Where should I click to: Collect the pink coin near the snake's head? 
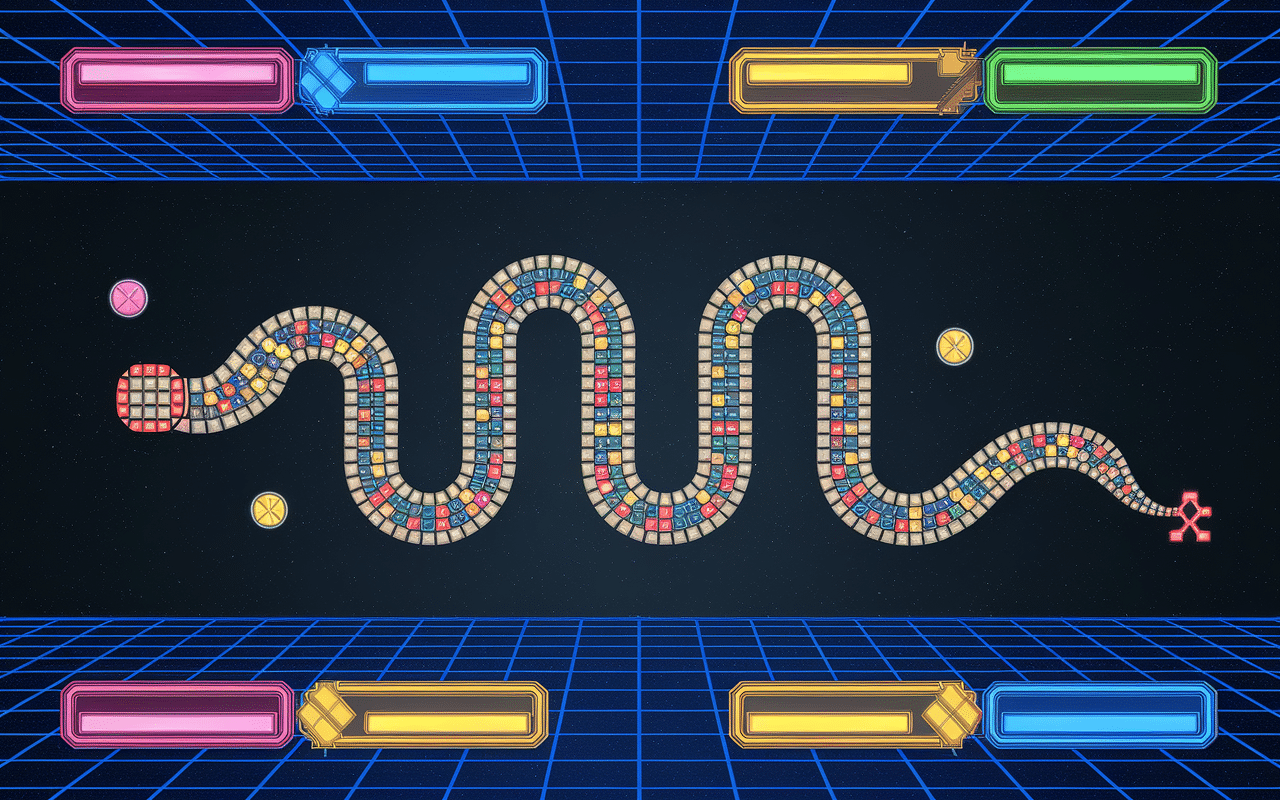coord(128,296)
